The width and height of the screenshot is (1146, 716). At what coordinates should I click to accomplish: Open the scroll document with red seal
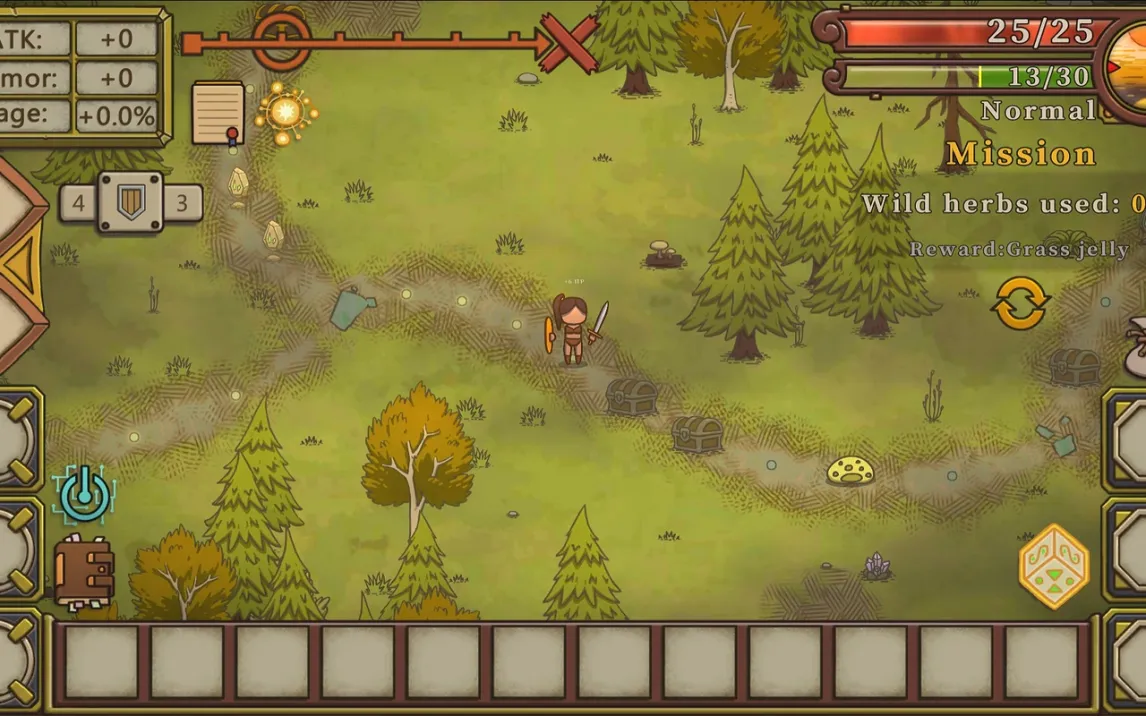[218, 112]
